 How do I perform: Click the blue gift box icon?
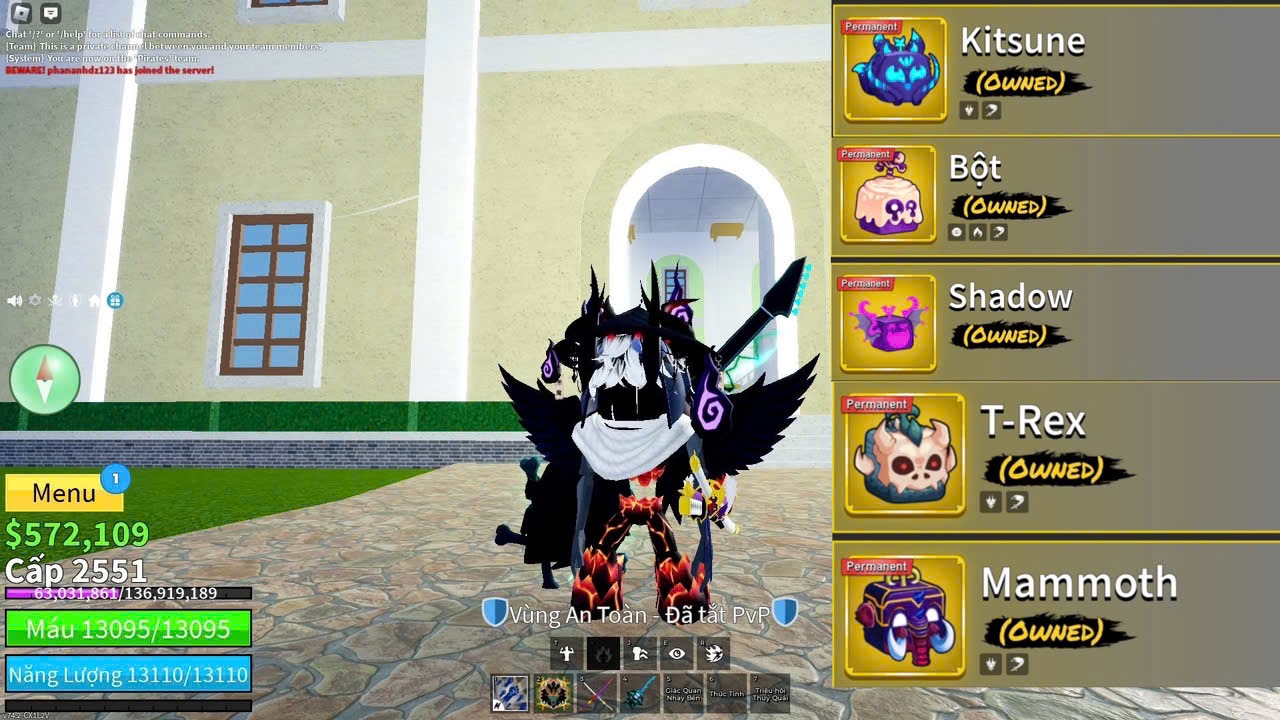[115, 300]
